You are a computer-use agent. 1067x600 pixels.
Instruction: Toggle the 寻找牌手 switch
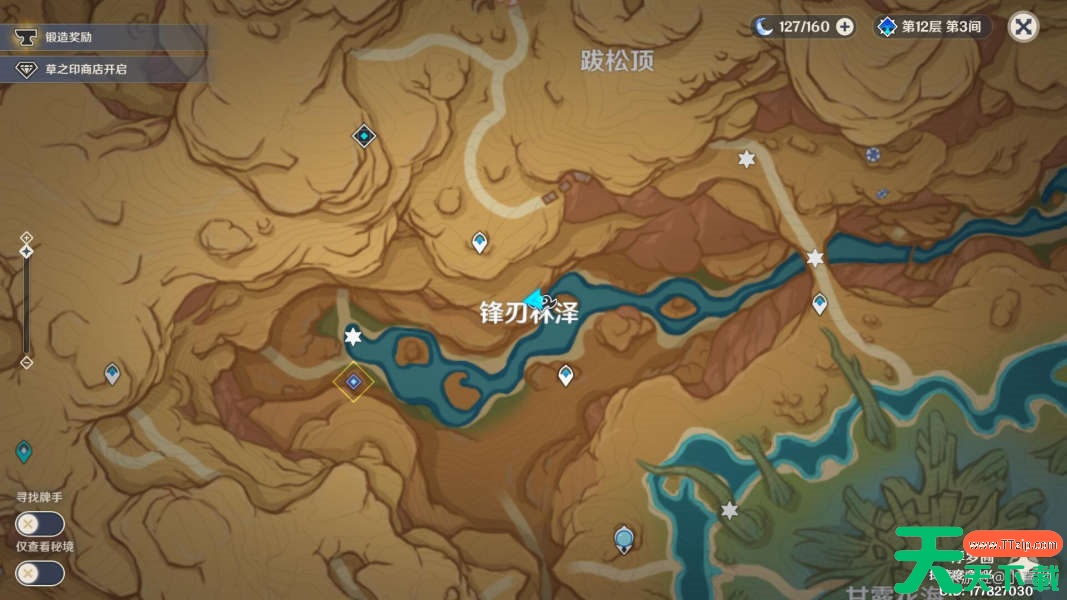pyautogui.click(x=40, y=523)
